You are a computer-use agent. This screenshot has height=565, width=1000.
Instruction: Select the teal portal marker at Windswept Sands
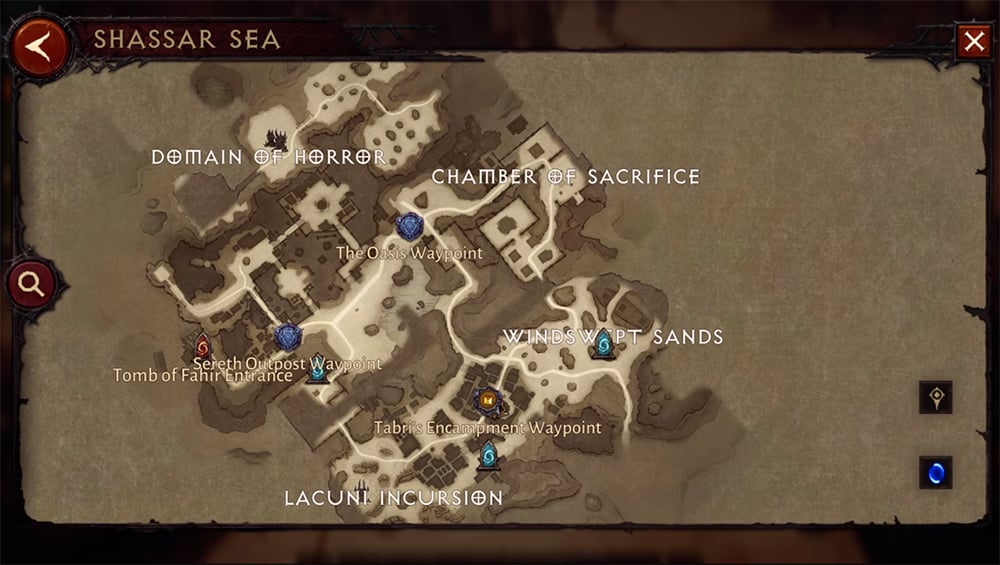point(603,345)
